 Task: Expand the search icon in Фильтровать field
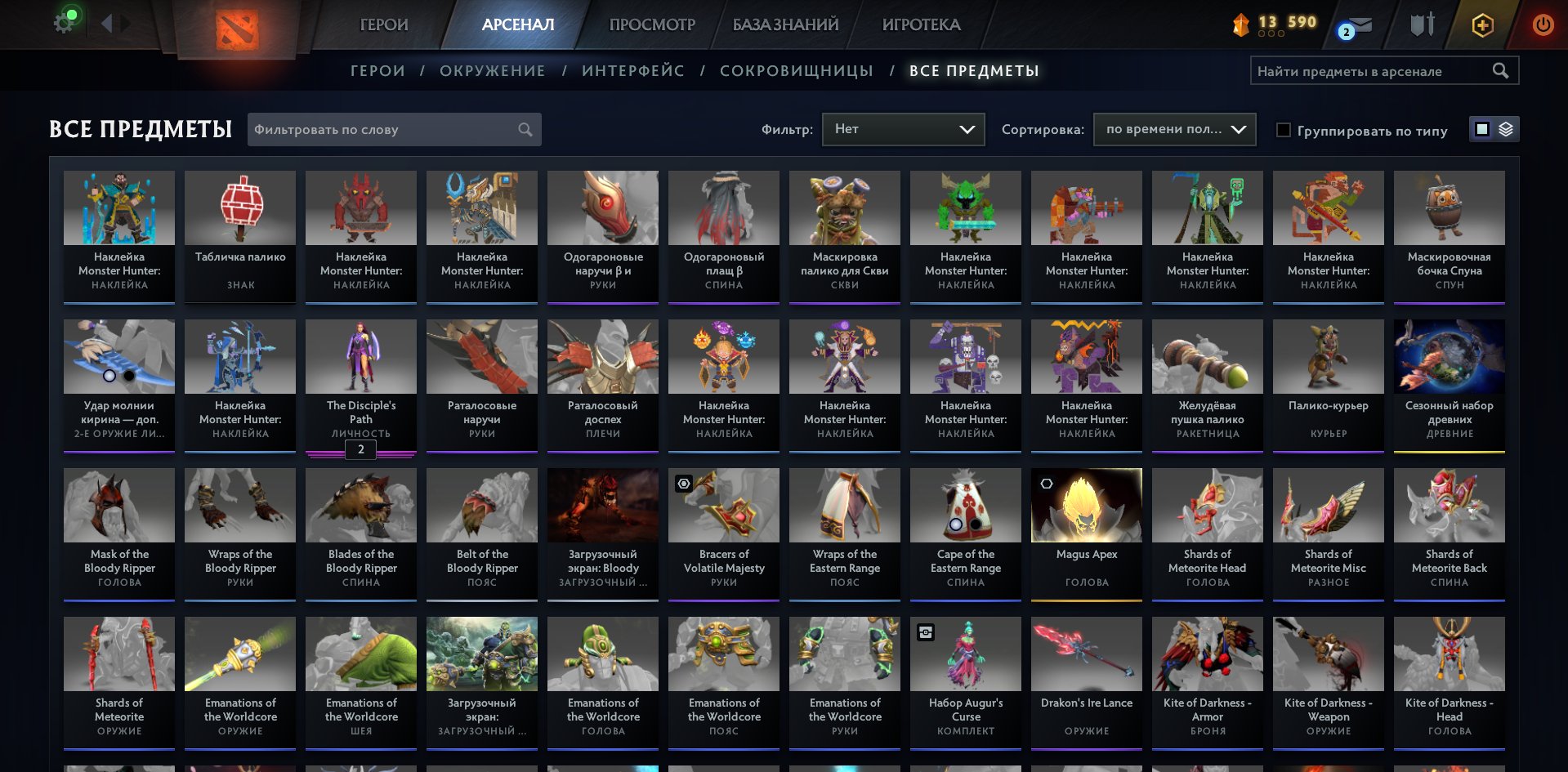pyautogui.click(x=525, y=129)
